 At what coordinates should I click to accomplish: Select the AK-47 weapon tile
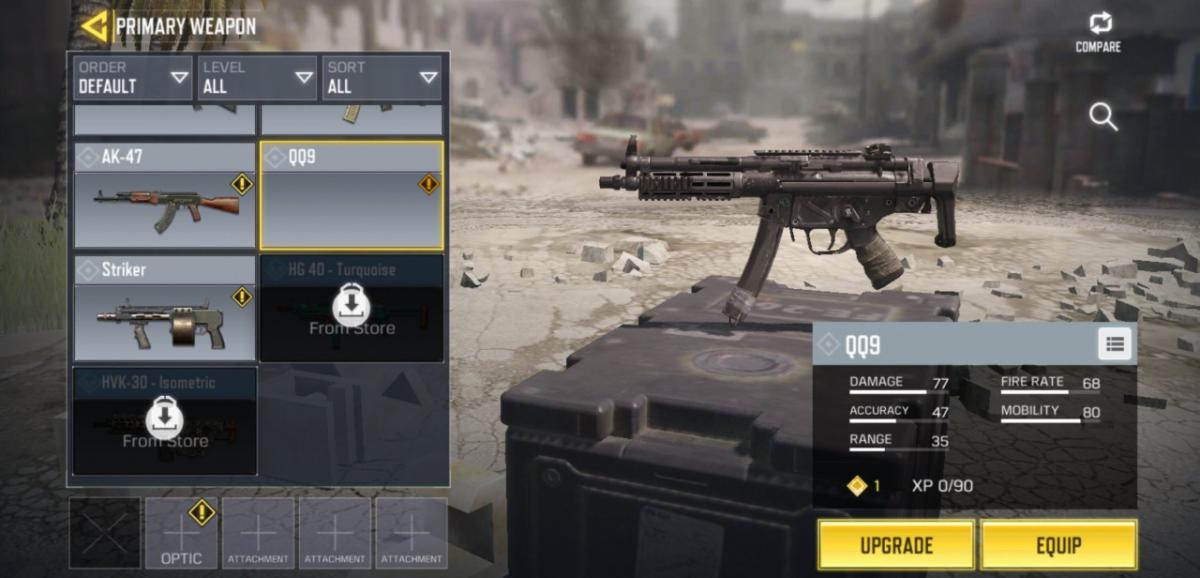[165, 196]
